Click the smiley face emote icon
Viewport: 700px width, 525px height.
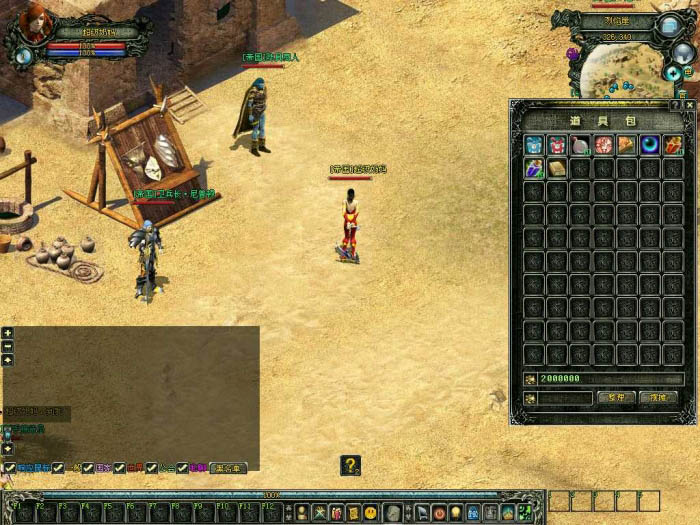(371, 513)
